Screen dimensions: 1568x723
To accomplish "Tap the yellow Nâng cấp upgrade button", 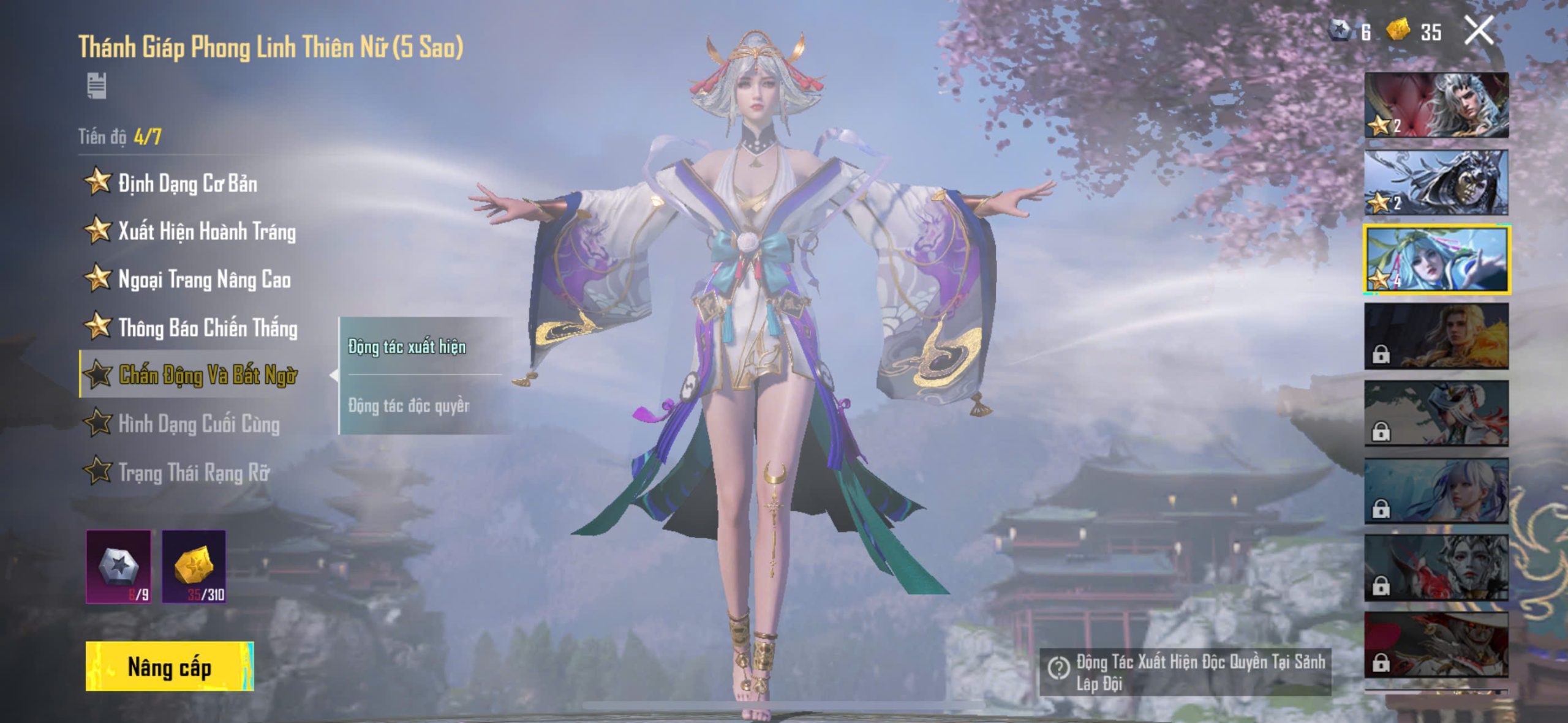I will click(170, 667).
